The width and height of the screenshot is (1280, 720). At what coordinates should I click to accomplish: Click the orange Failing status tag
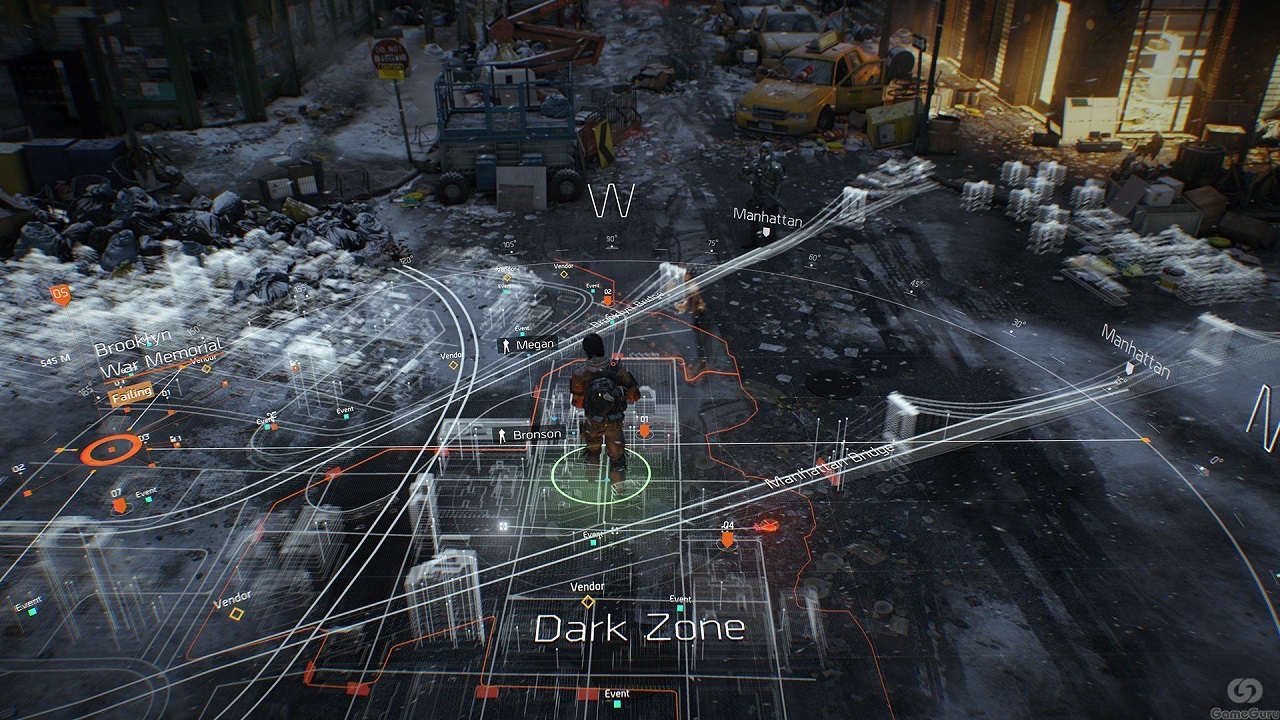coord(131,393)
